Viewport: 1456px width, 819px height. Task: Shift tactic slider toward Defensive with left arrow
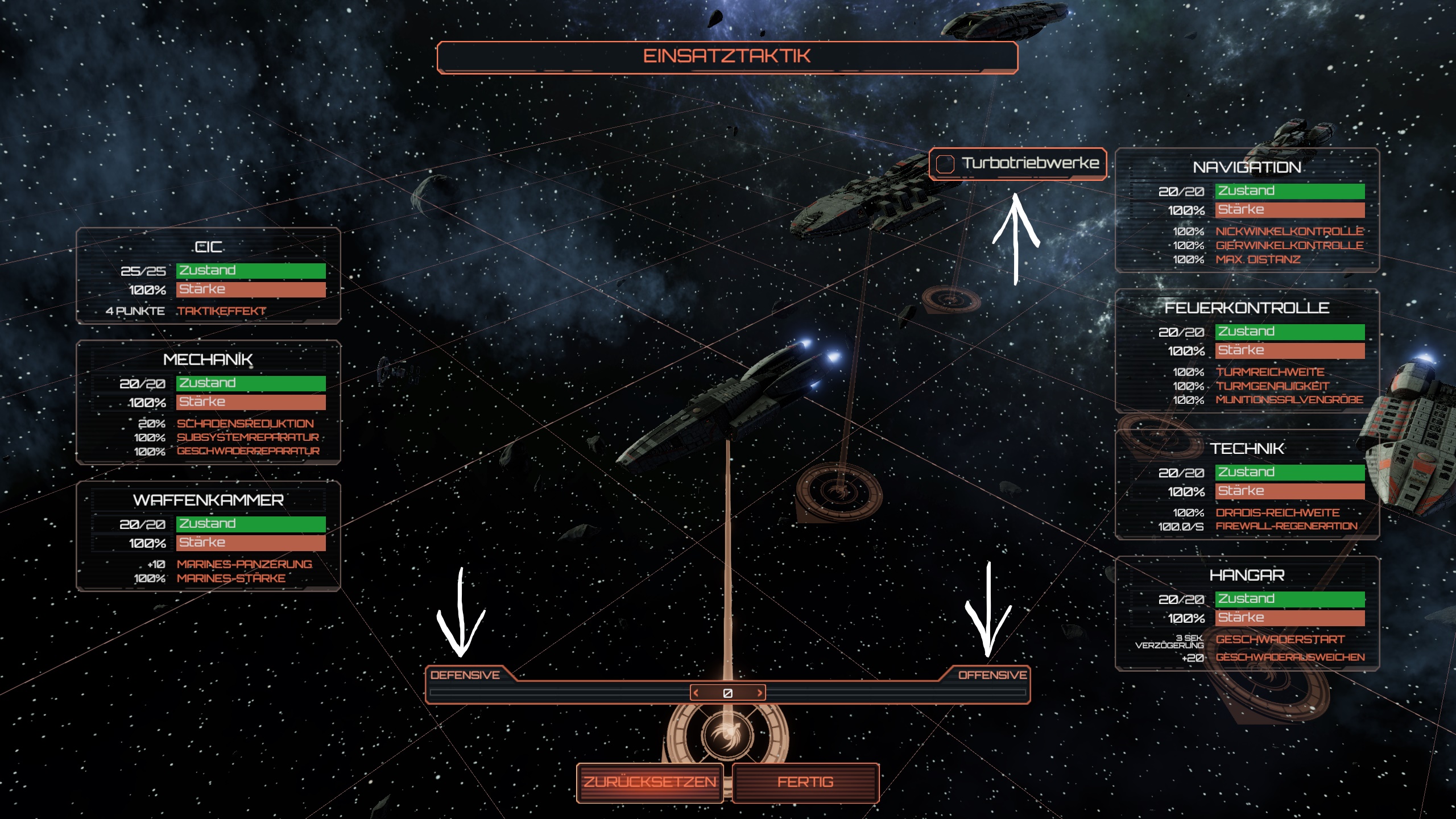[x=696, y=693]
